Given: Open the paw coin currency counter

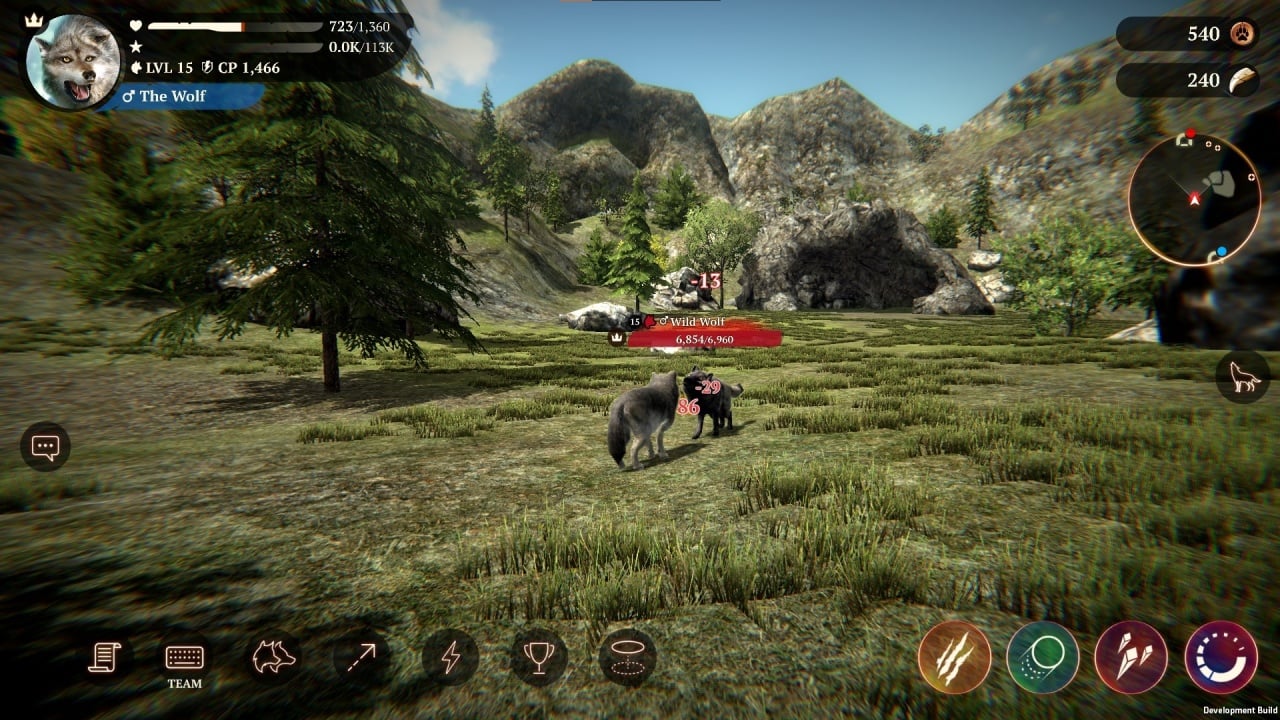Looking at the screenshot, I should pos(1187,34).
